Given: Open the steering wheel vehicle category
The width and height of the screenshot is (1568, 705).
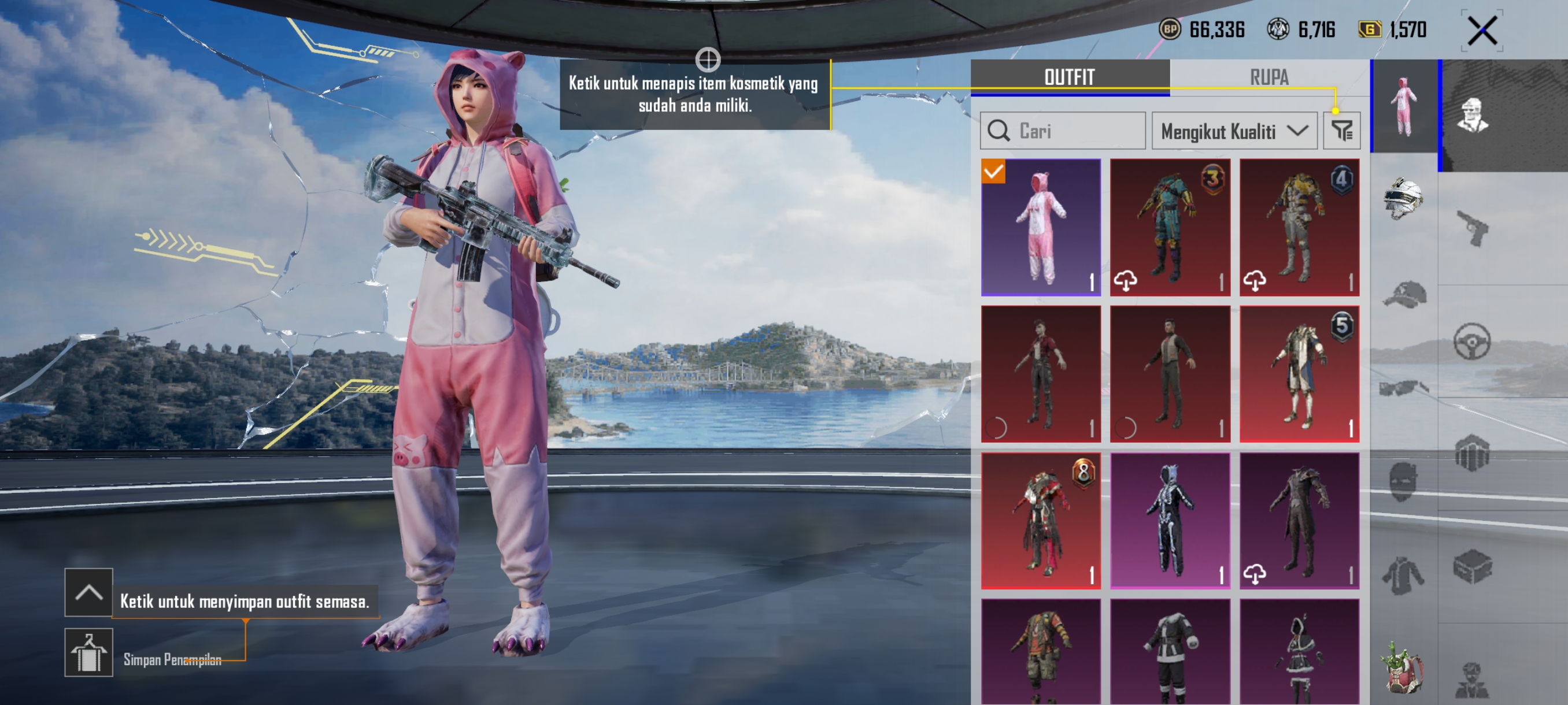Looking at the screenshot, I should (1472, 342).
